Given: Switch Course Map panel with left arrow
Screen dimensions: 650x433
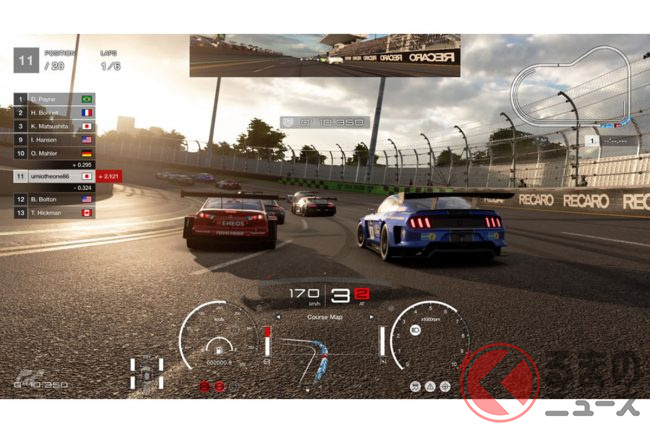Looking at the screenshot, I should tap(279, 317).
